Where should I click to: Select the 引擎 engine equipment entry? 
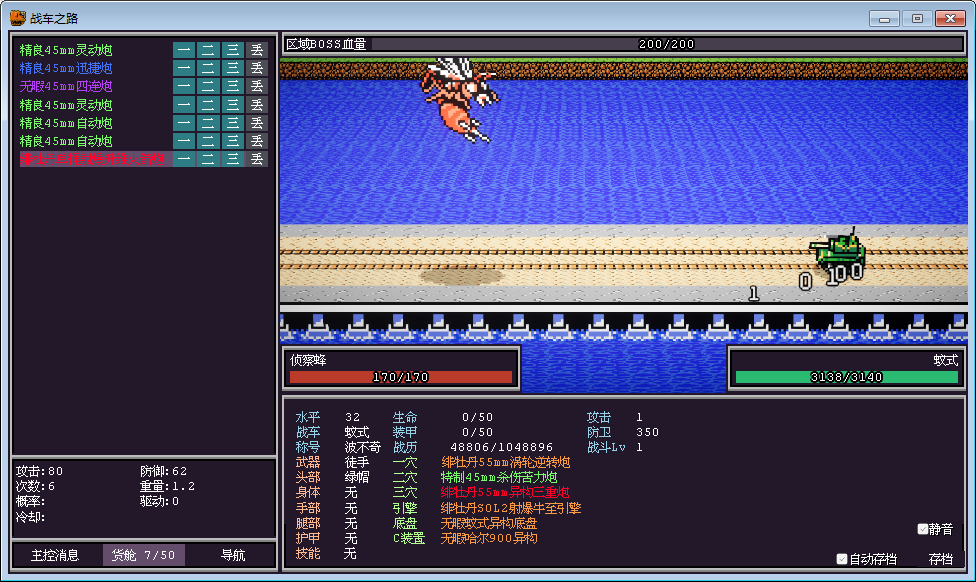coord(510,508)
